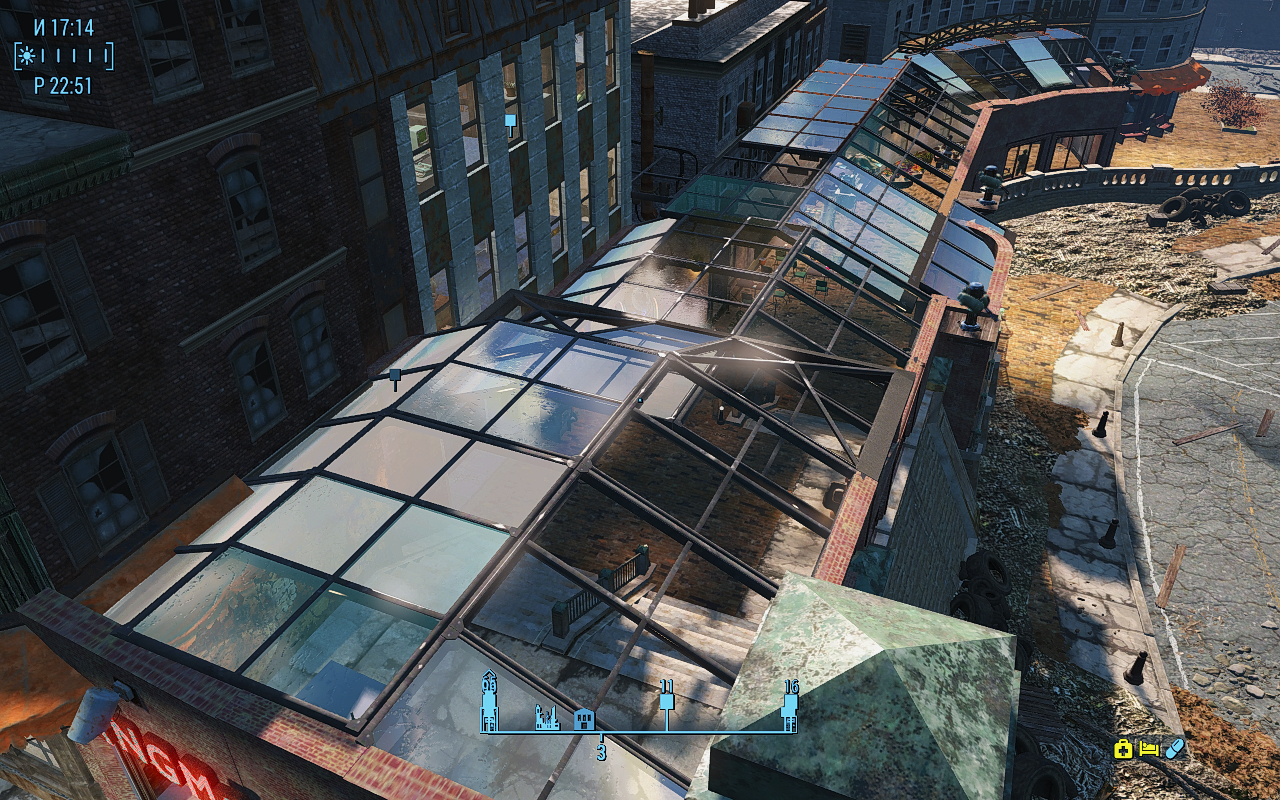This screenshot has height=800, width=1280.
Task: Click the compass marker numbered 11
Action: point(667,699)
